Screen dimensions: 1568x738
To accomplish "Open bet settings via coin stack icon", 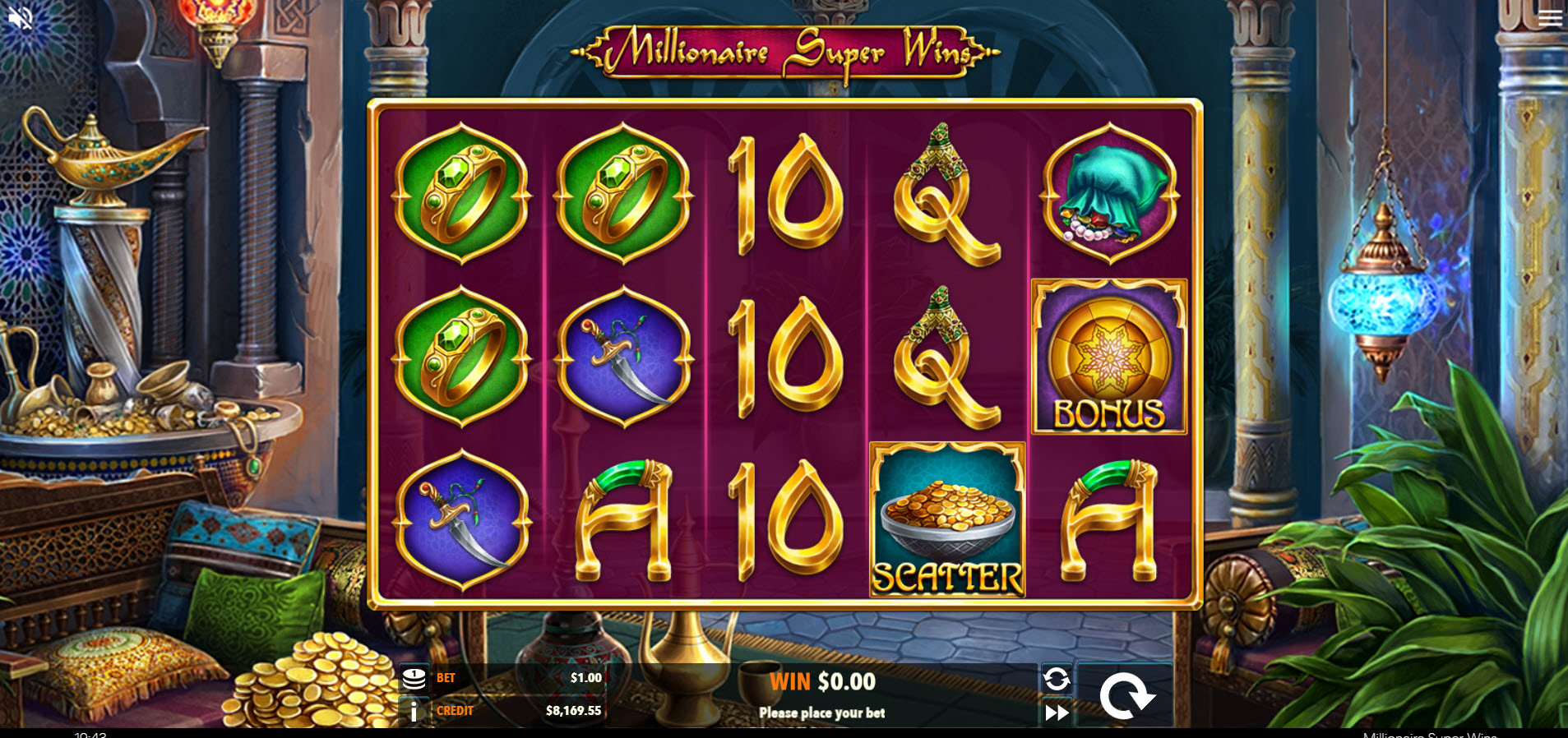I will point(414,679).
